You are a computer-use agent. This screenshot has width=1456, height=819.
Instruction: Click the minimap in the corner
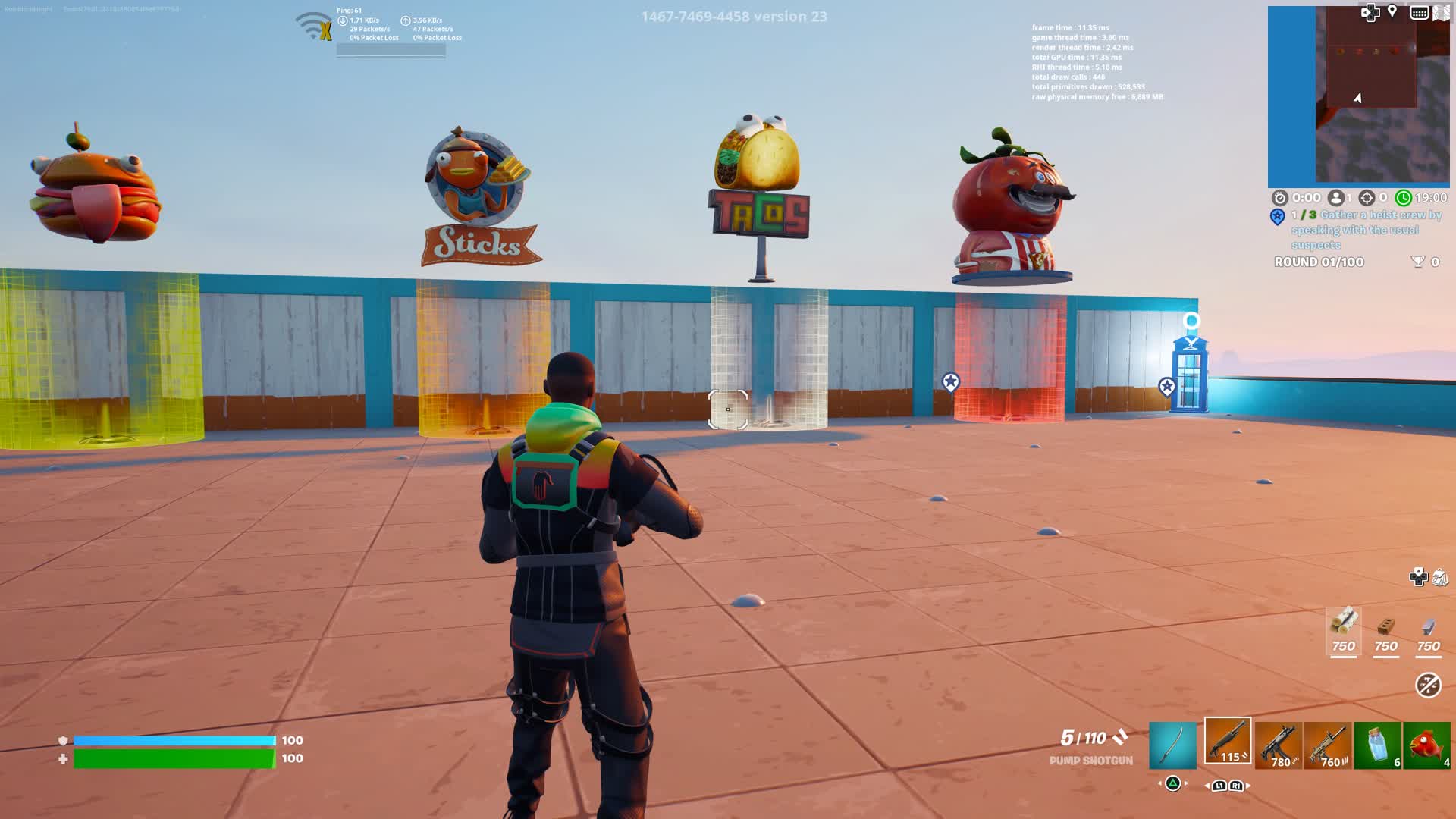tap(1361, 95)
